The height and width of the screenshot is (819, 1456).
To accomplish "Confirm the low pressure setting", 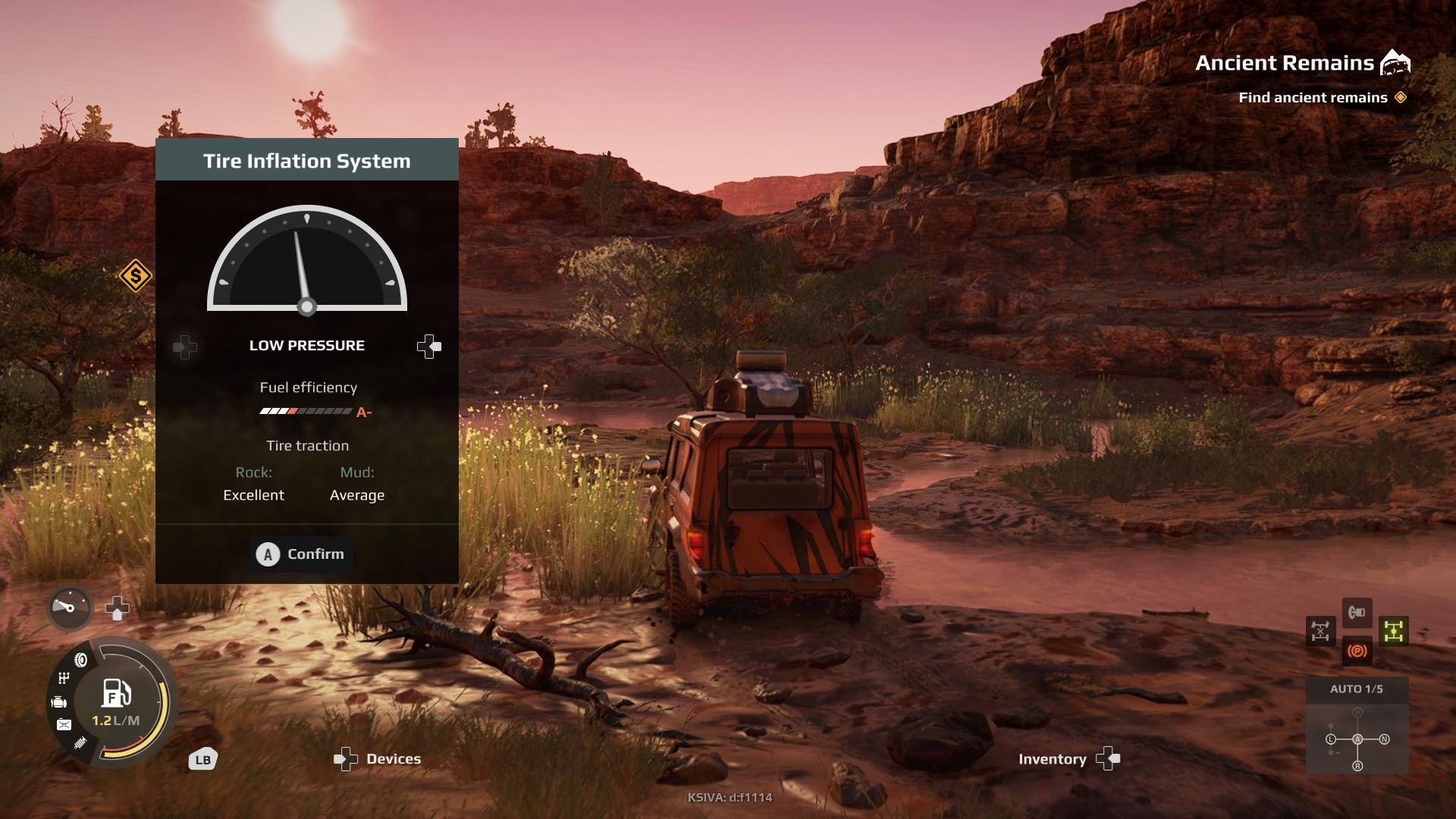I will tap(300, 554).
